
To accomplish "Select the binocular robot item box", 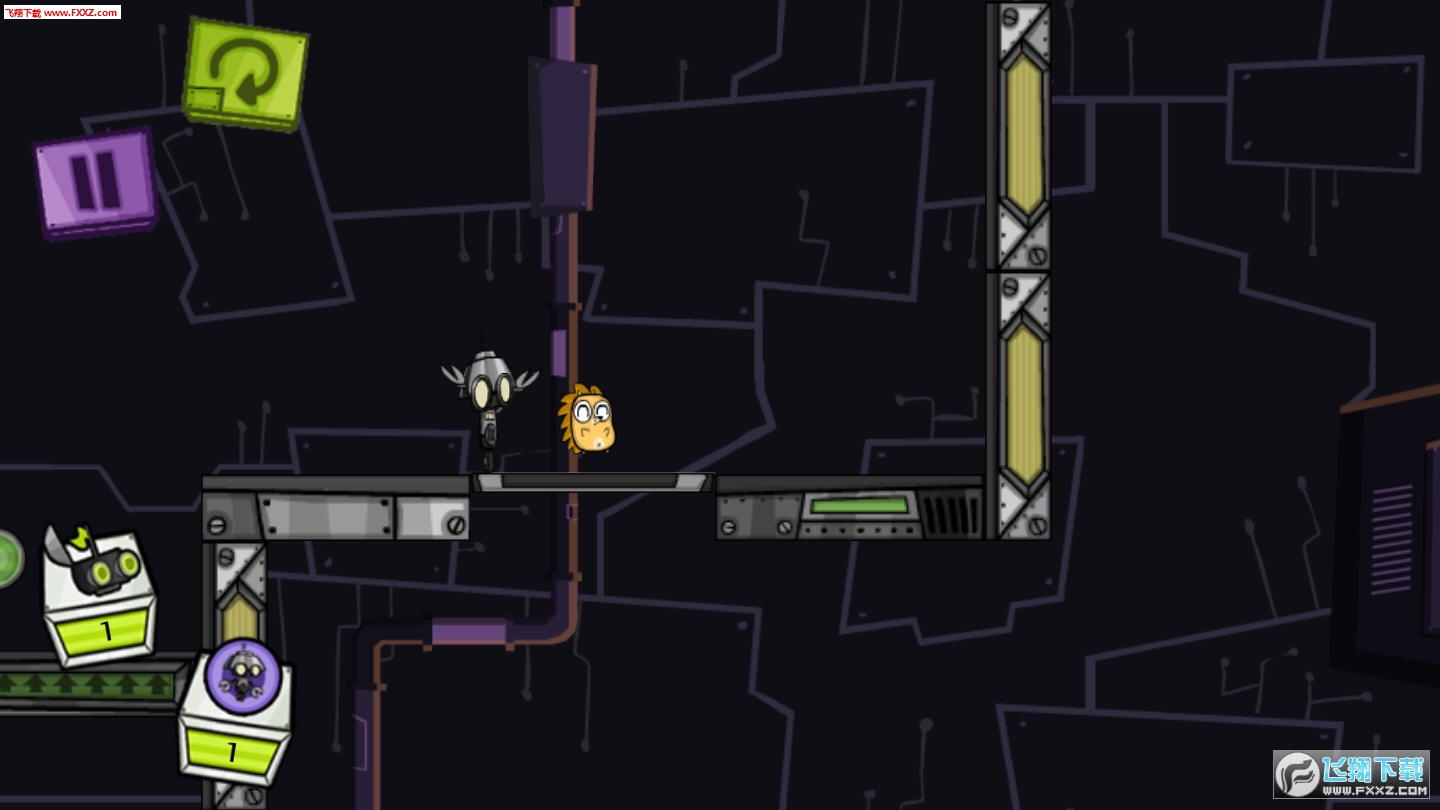I will 99,597.
